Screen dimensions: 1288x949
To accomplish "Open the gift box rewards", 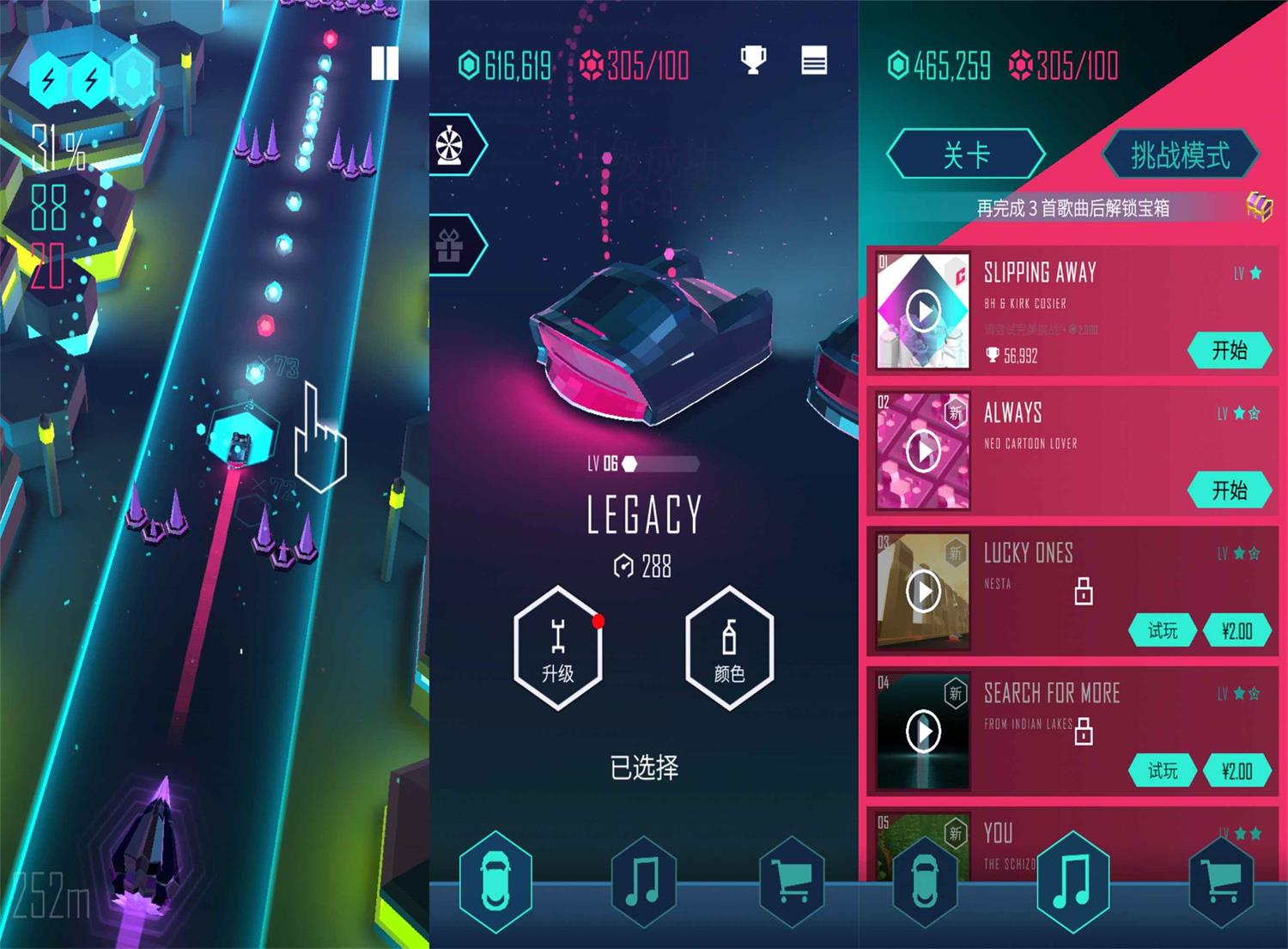I will pyautogui.click(x=451, y=246).
